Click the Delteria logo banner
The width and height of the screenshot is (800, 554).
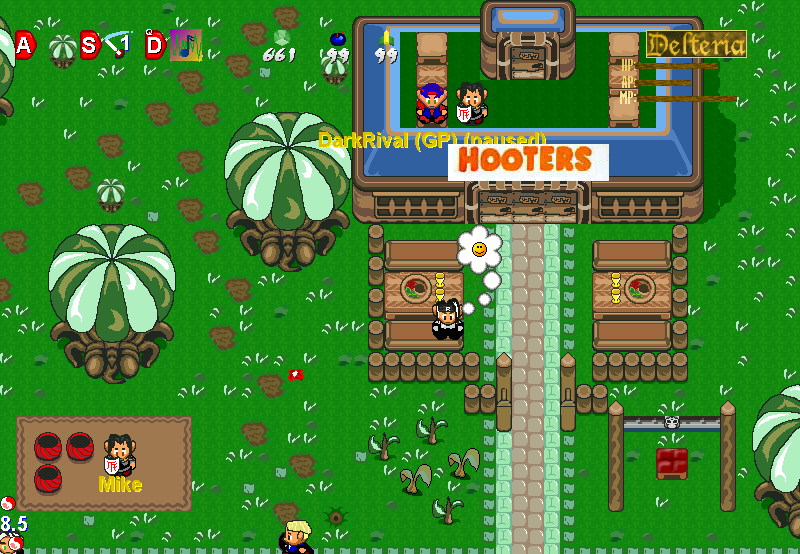point(696,44)
